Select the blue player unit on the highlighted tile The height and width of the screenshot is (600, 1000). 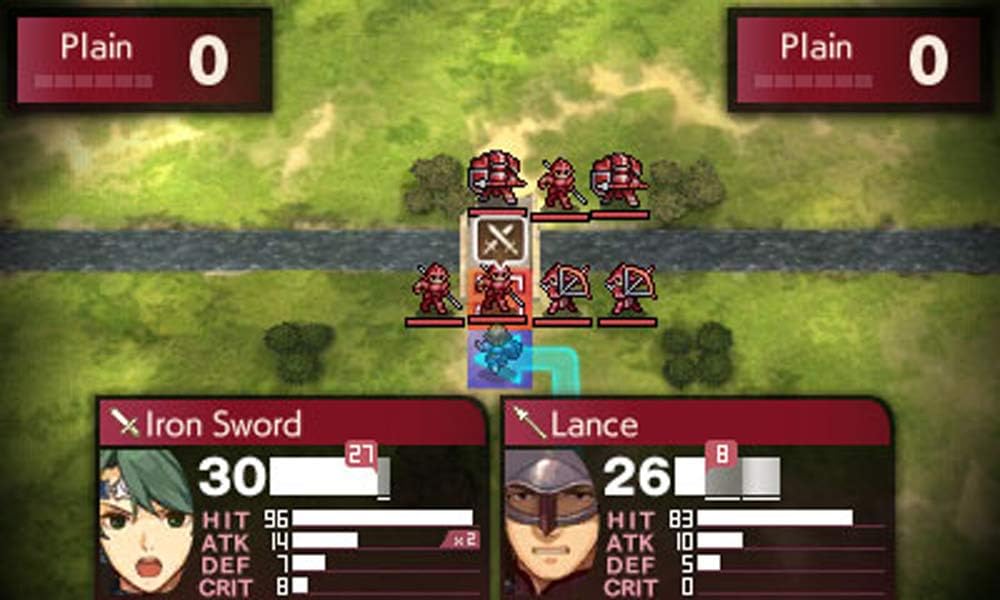[x=497, y=357]
